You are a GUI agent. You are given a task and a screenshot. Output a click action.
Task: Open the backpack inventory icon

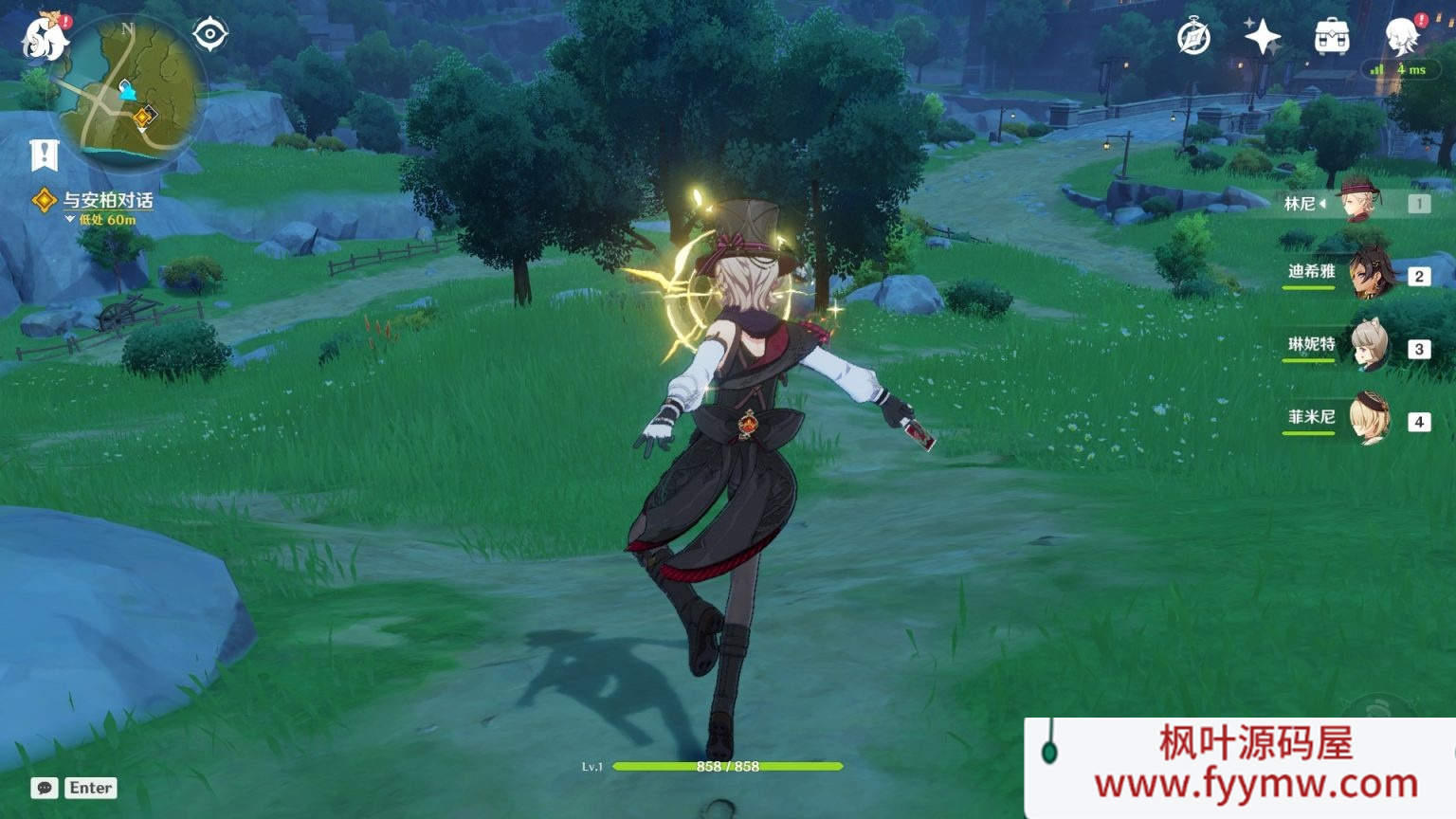[1332, 38]
